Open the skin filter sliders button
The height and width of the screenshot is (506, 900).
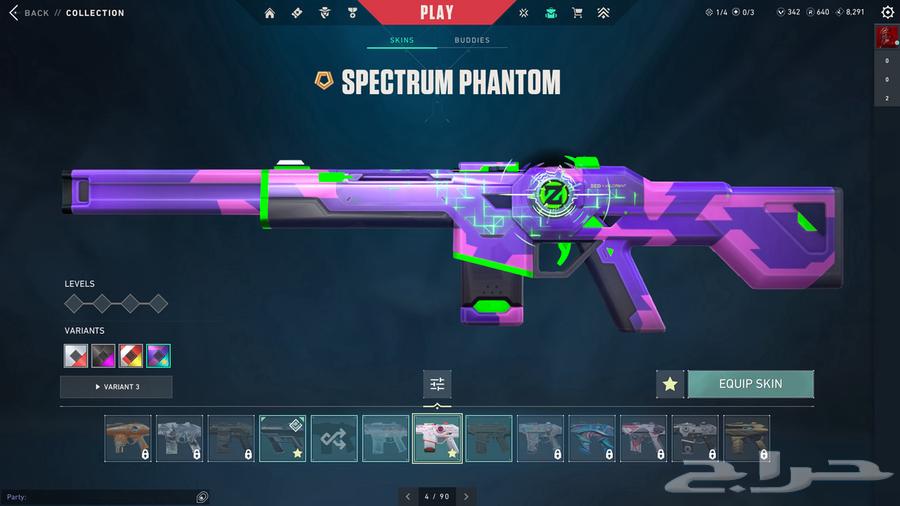[437, 384]
